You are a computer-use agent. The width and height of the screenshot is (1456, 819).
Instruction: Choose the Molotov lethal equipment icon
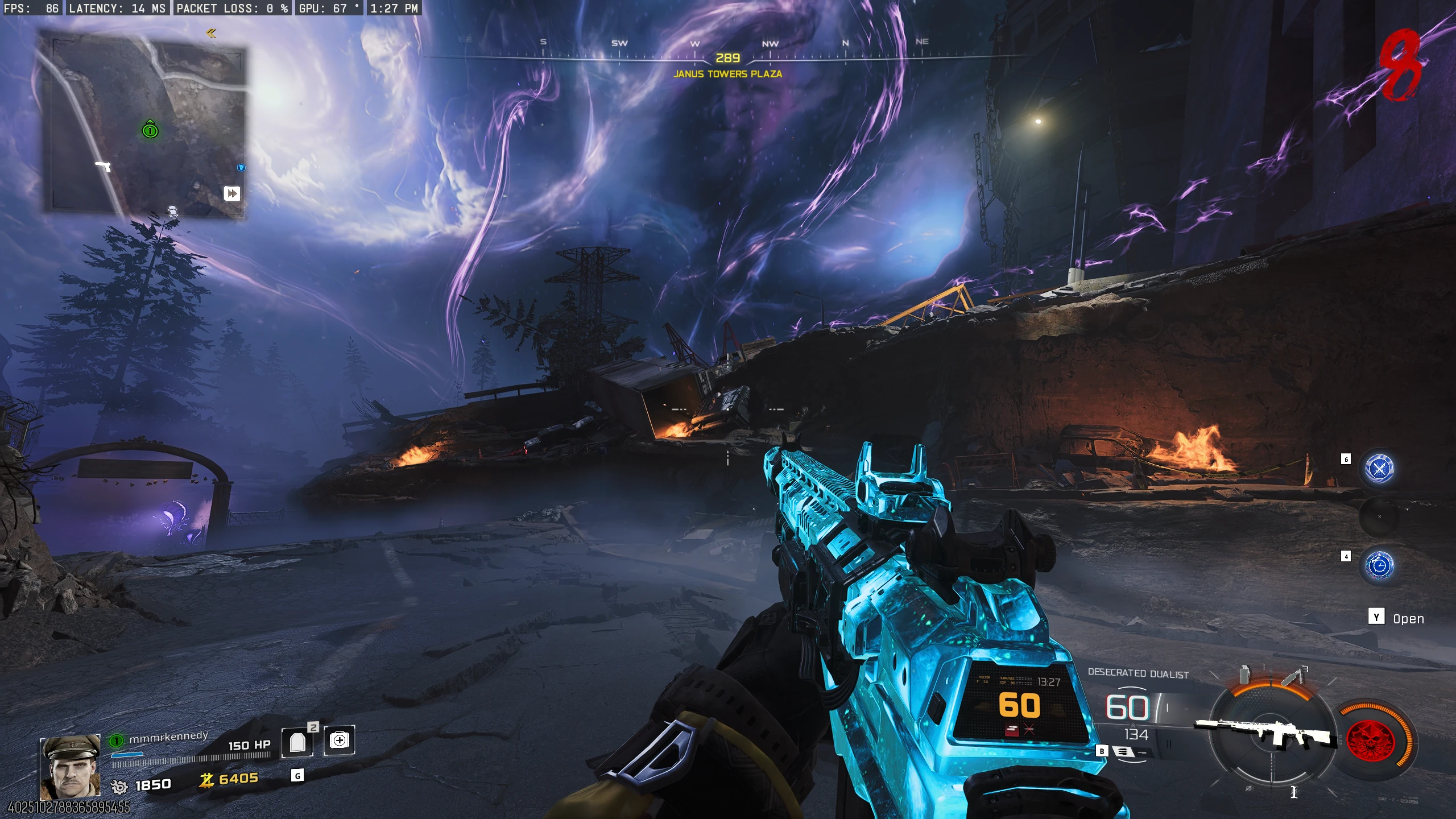tap(1290, 677)
